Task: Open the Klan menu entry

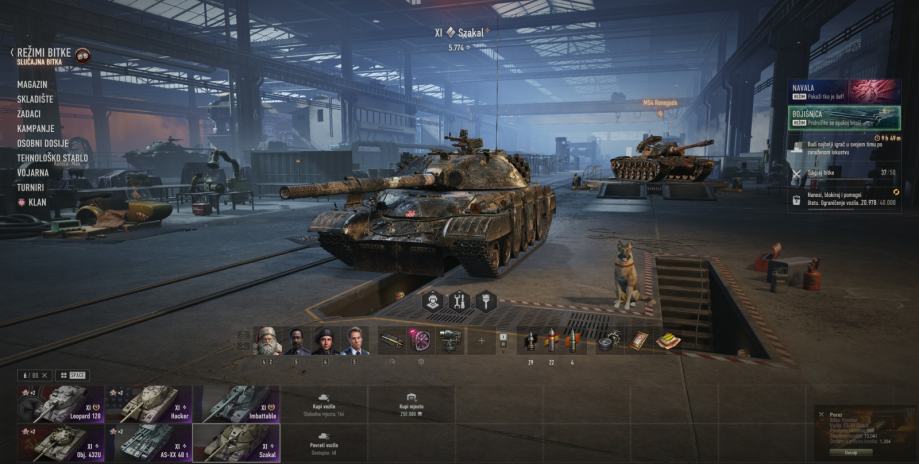Action: [35, 201]
